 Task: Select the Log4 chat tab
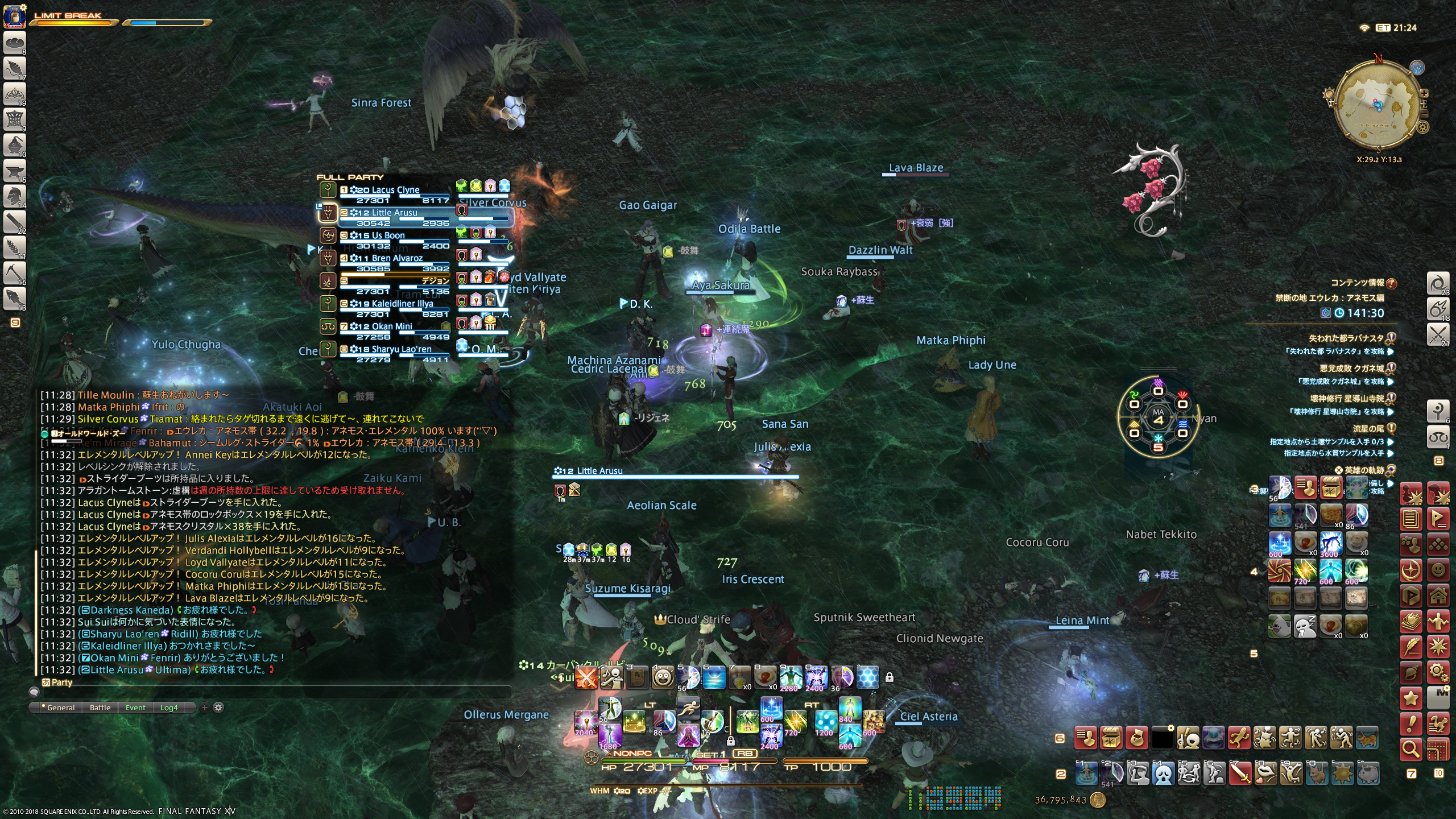point(169,708)
